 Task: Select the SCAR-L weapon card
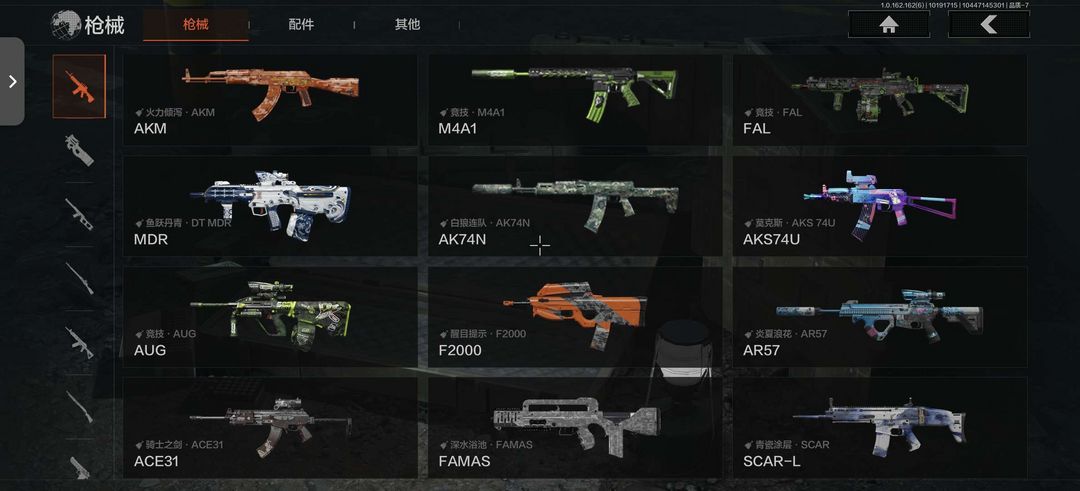(880, 427)
